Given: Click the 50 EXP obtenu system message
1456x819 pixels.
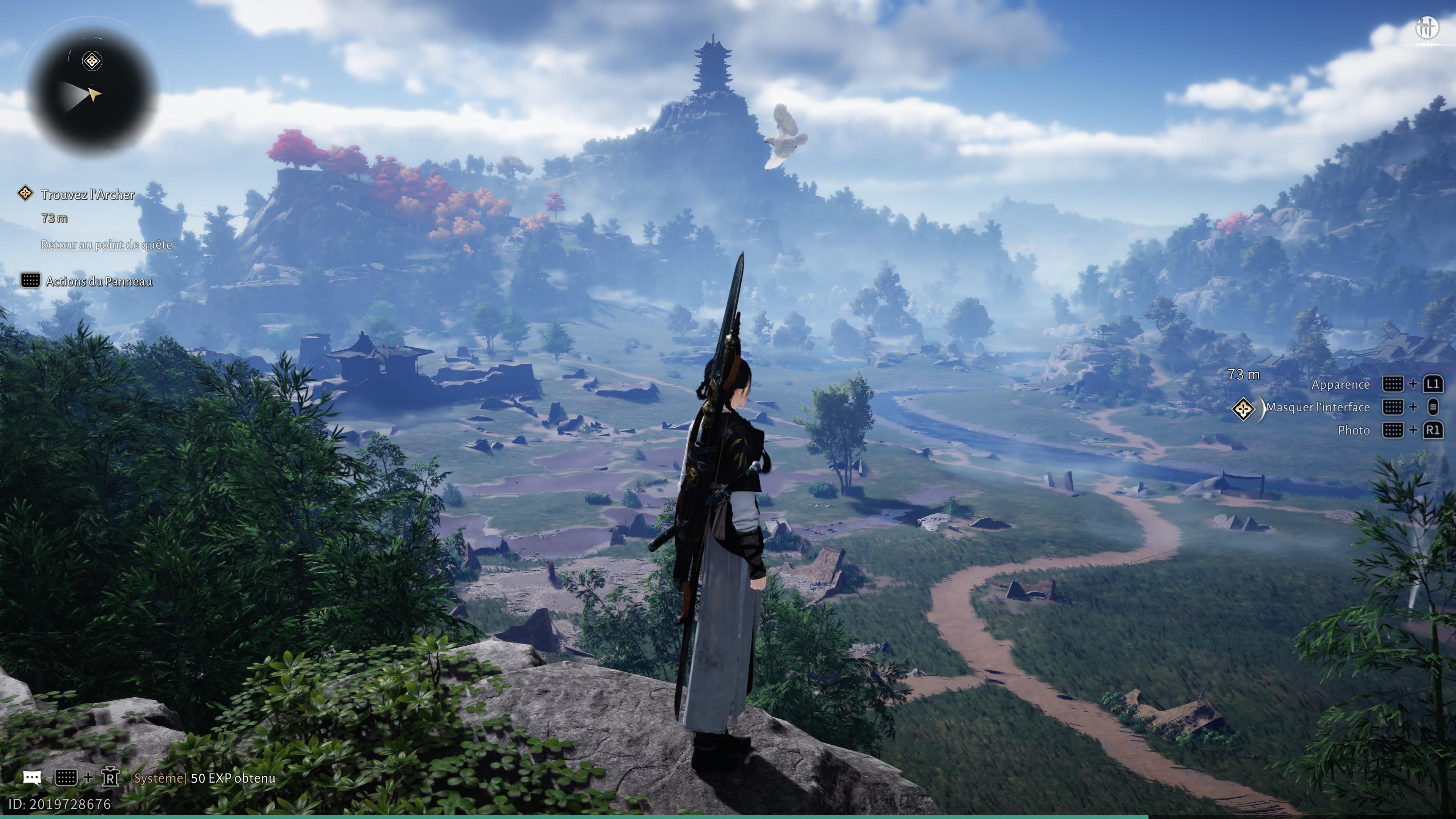Looking at the screenshot, I should (x=233, y=778).
